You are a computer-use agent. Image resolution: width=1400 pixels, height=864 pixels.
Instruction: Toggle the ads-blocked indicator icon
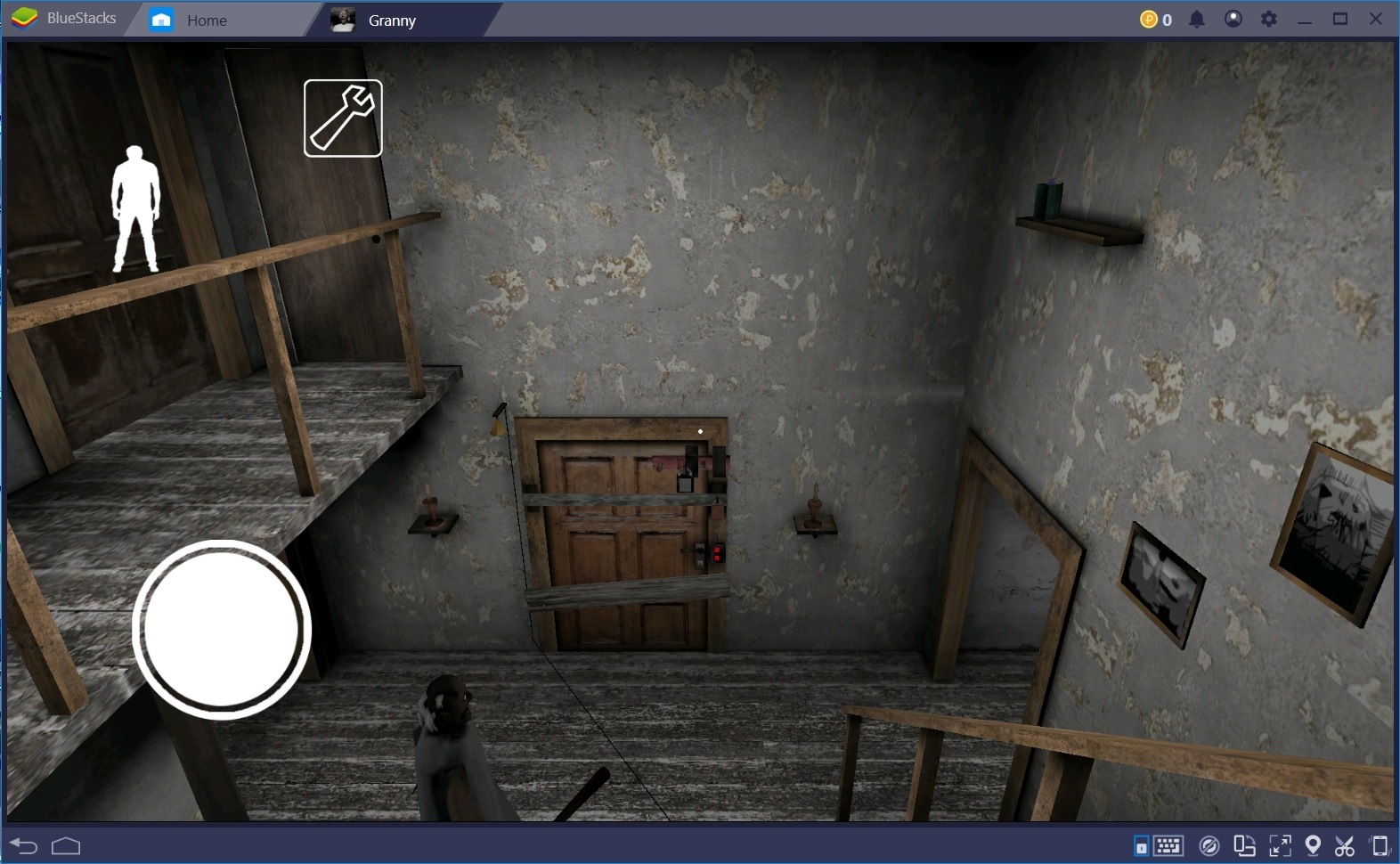click(1210, 844)
